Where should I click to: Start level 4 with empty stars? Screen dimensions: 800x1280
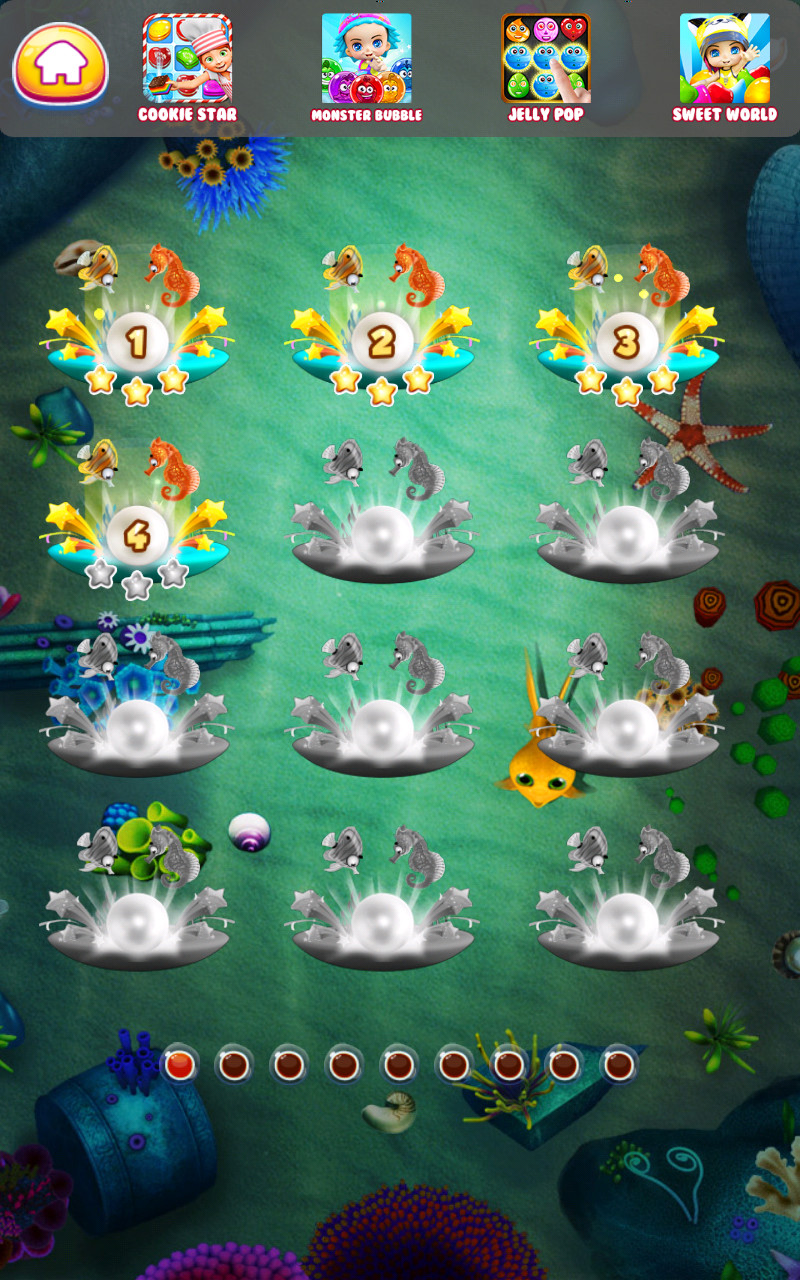point(137,536)
